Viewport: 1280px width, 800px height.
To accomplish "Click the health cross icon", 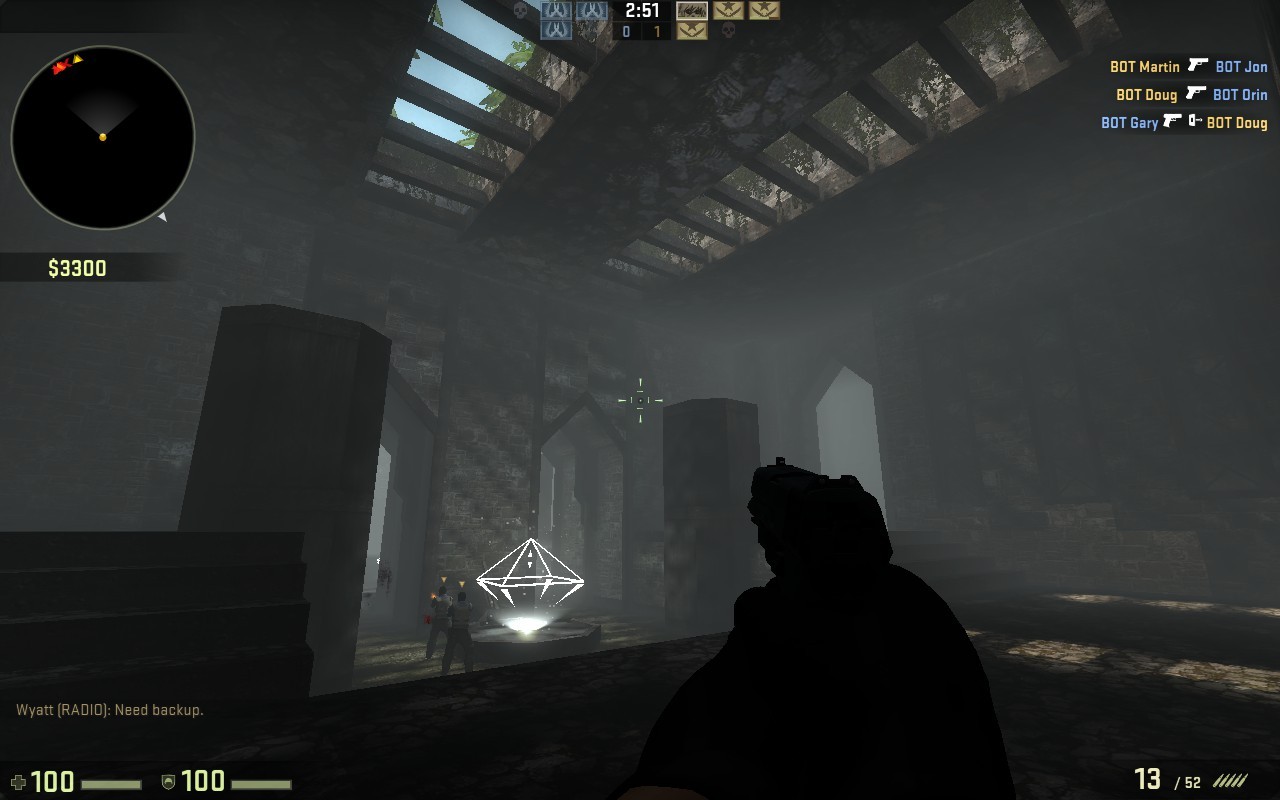I will (x=18, y=780).
